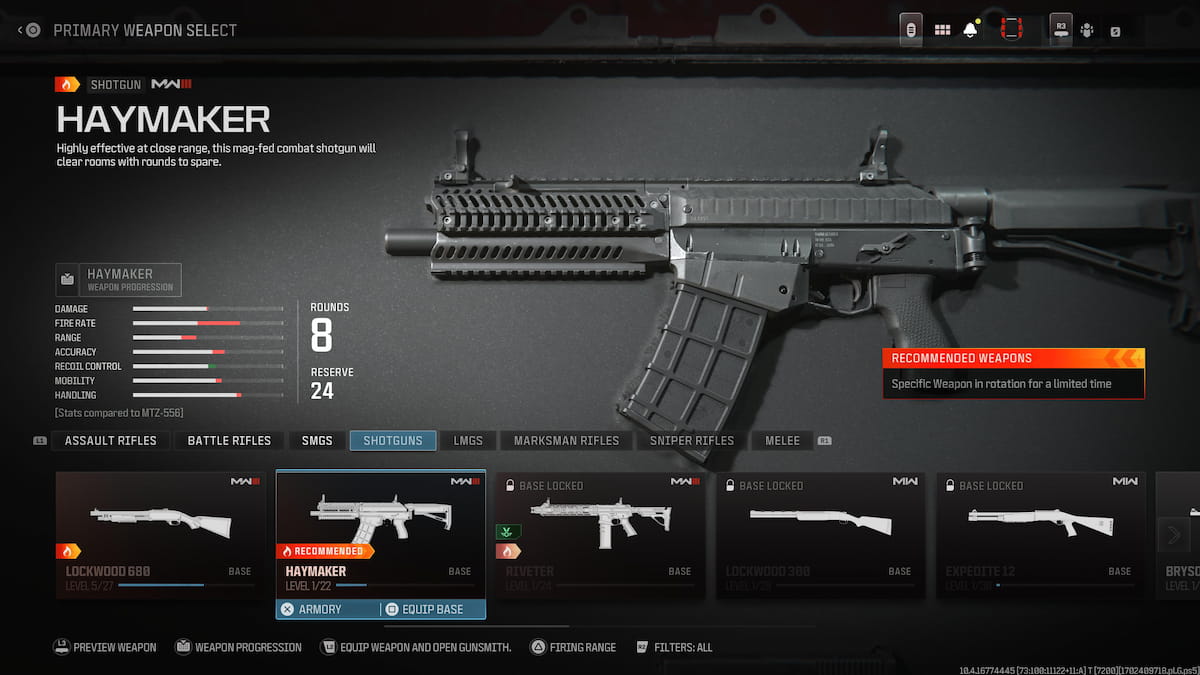The width and height of the screenshot is (1200, 675).
Task: Switch to the Battle Rifles tab
Action: [x=229, y=440]
